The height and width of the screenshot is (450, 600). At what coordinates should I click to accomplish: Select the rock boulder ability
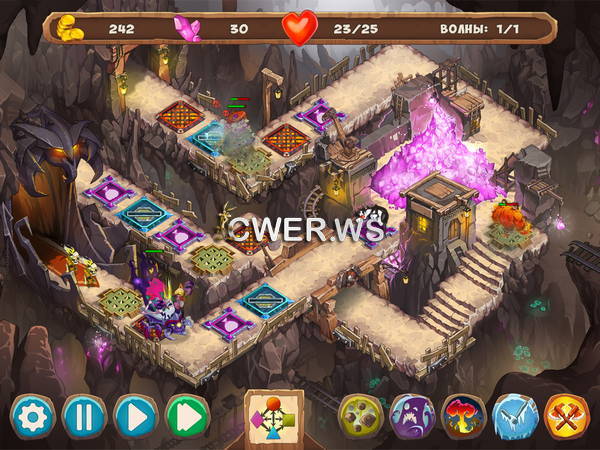(360, 415)
